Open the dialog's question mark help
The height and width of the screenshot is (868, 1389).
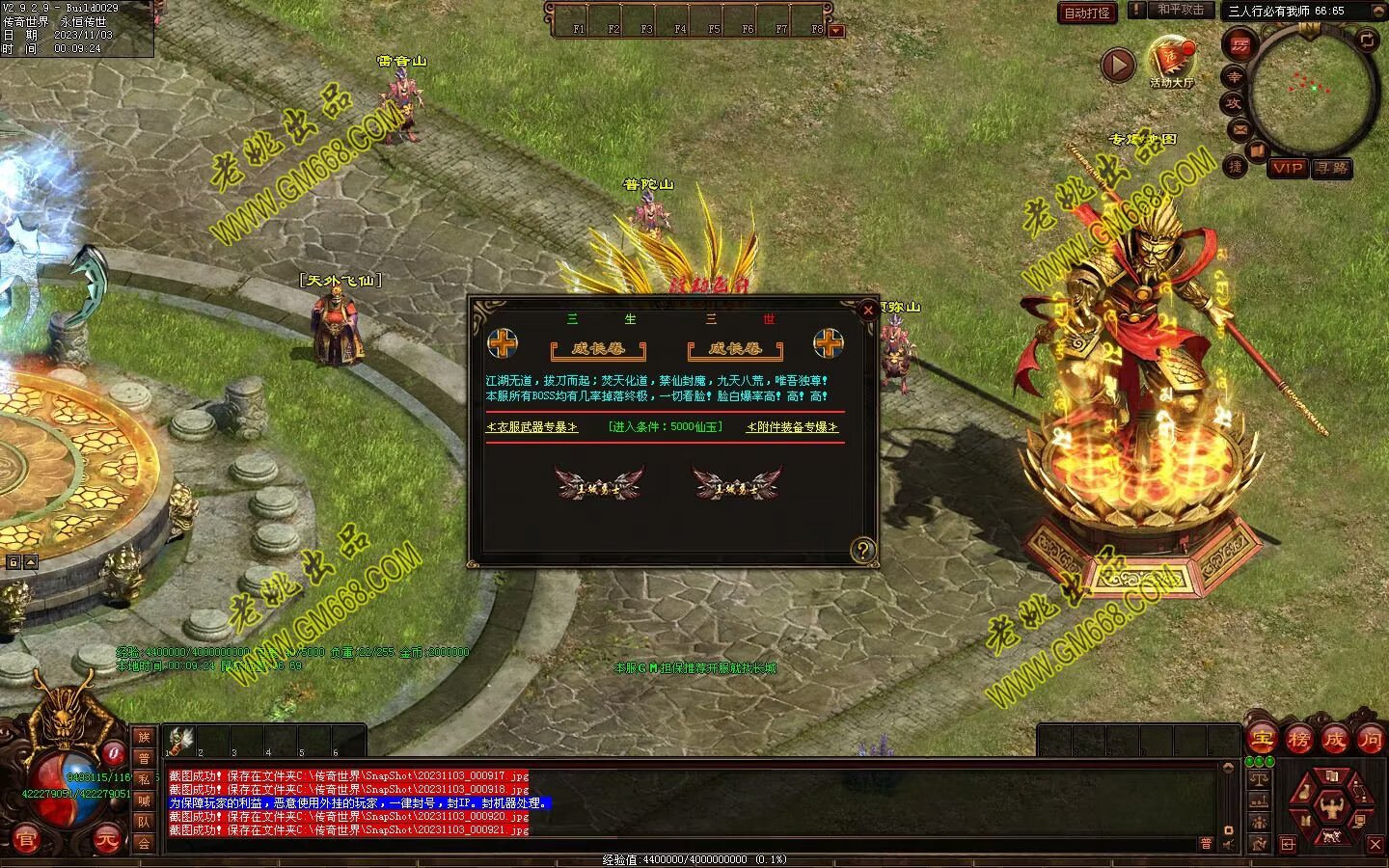point(862,551)
